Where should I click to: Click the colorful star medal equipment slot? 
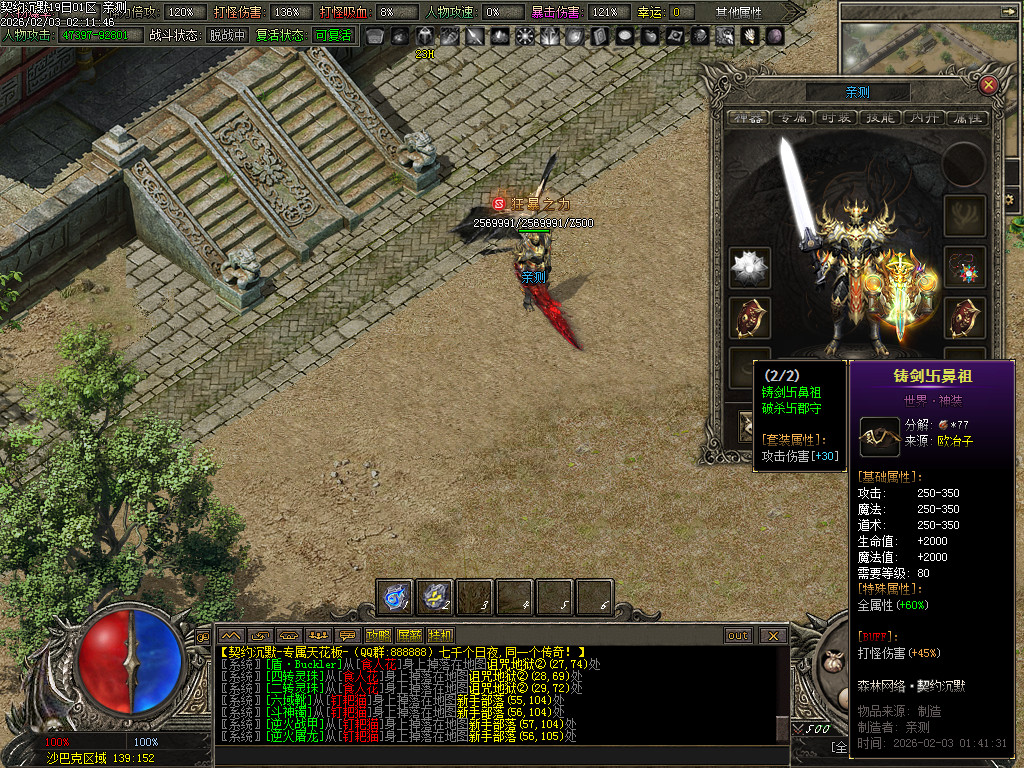pyautogui.click(x=965, y=267)
